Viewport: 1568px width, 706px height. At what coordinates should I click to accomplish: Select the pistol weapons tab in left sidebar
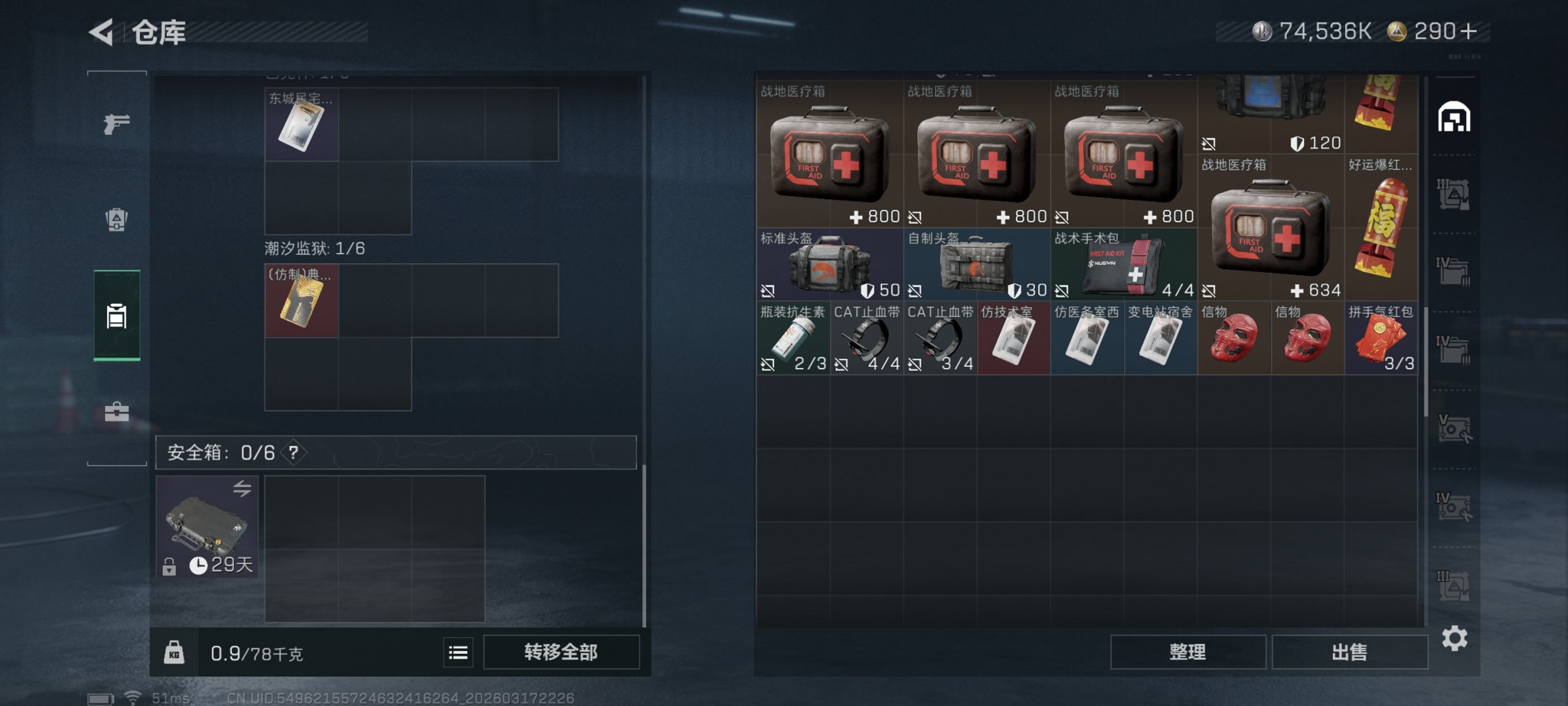(116, 123)
